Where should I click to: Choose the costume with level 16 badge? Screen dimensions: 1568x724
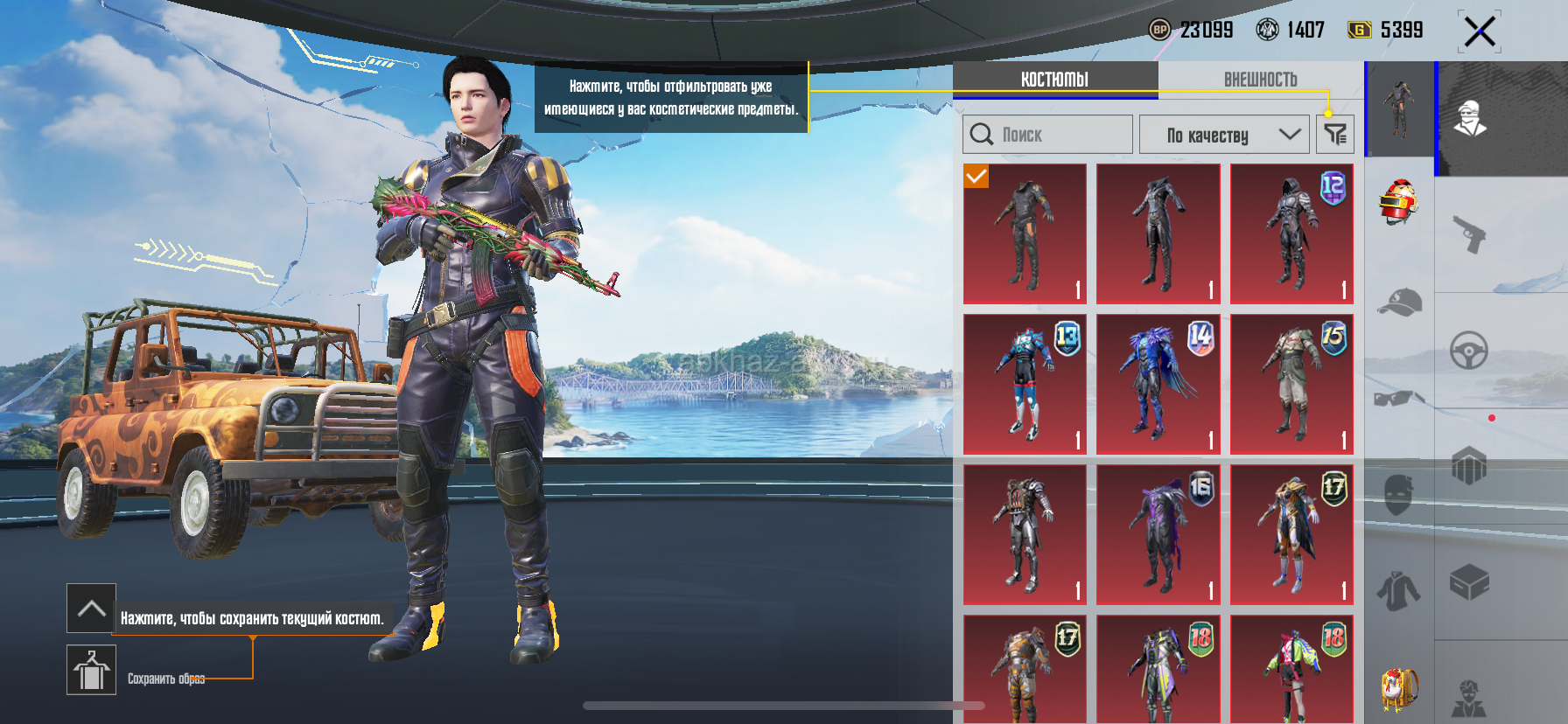point(1158,535)
